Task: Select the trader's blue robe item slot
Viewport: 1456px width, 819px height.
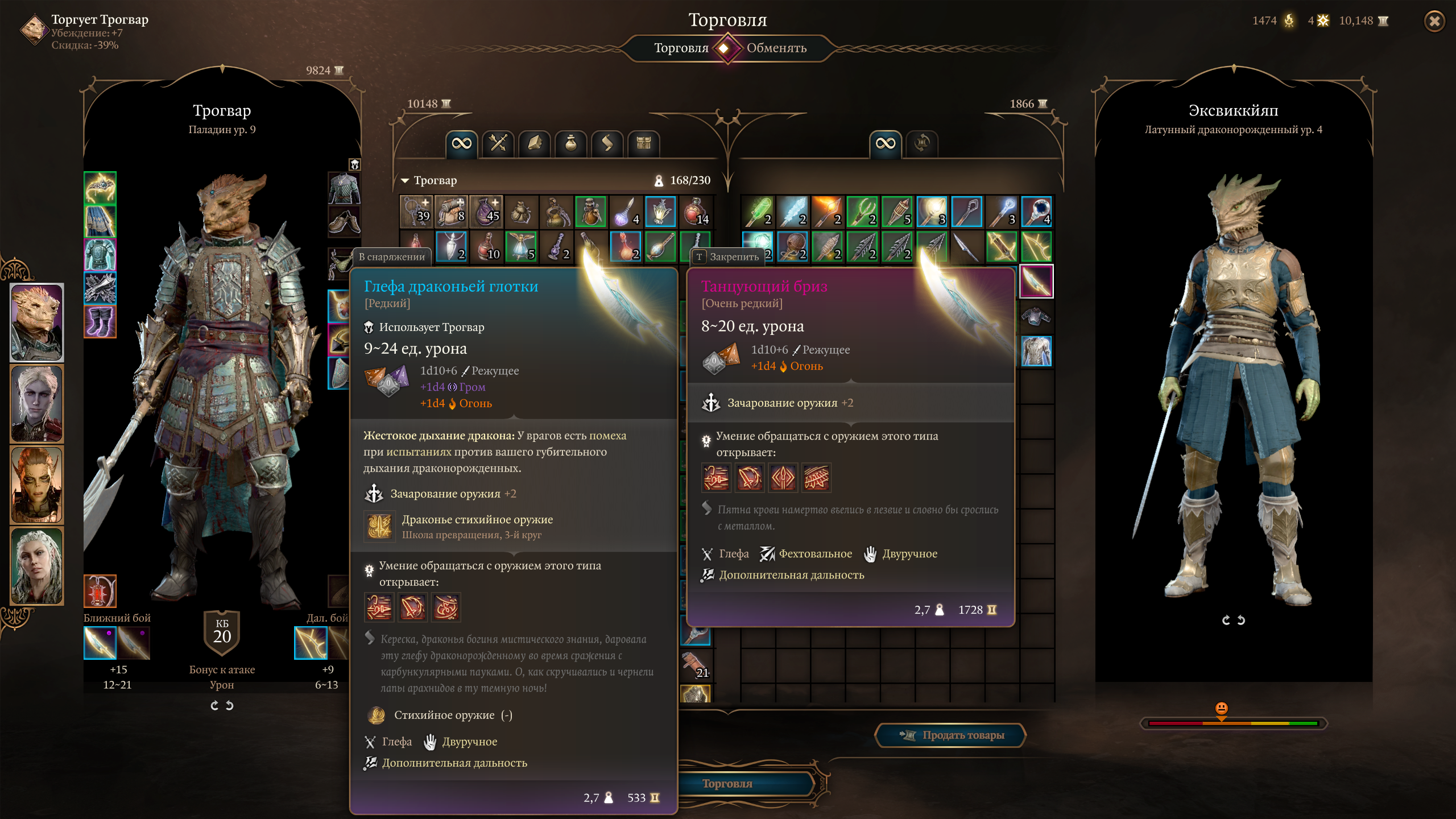Action: pos(1036,350)
